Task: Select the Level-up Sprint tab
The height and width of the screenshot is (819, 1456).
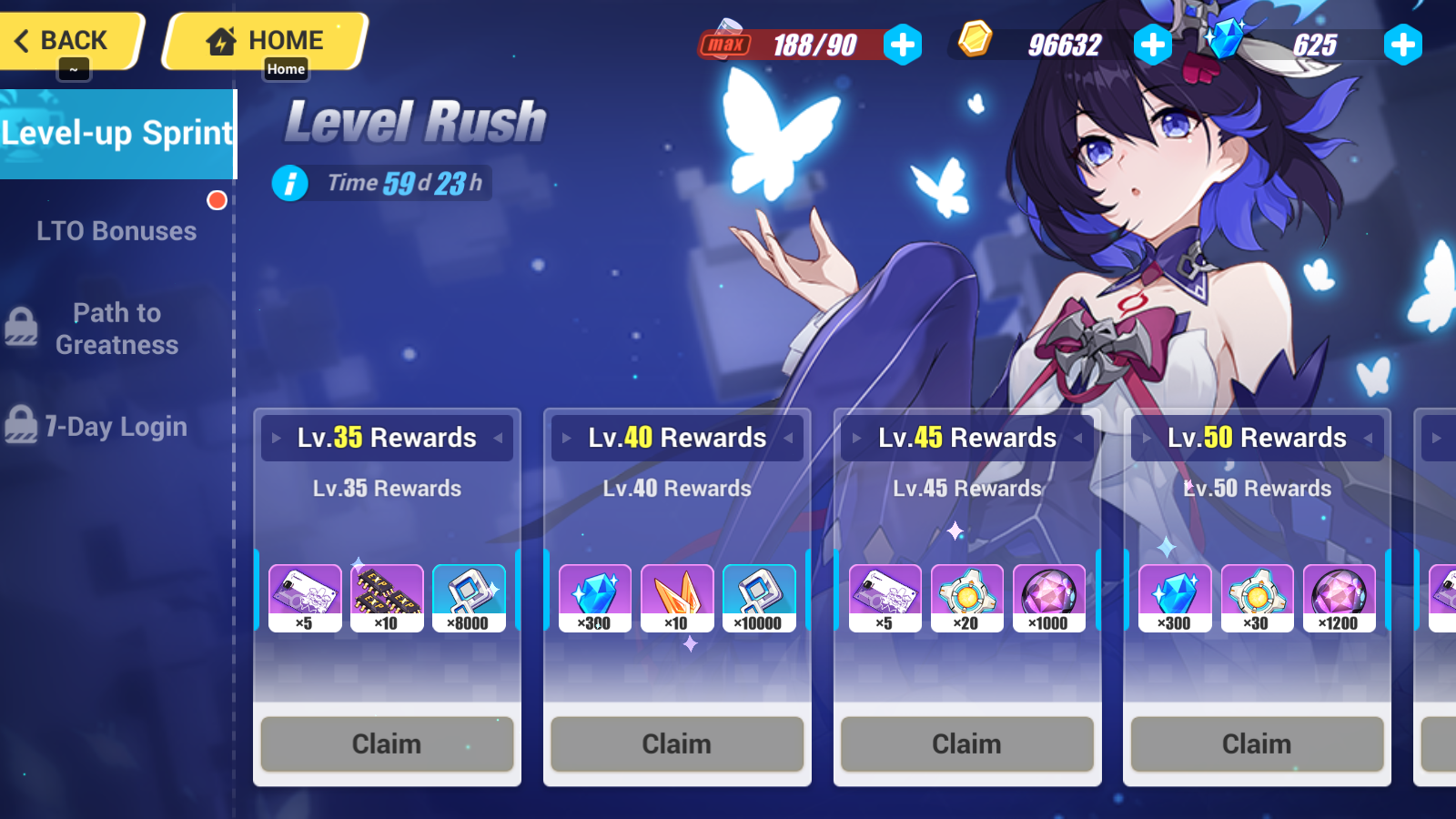Action: [117, 134]
